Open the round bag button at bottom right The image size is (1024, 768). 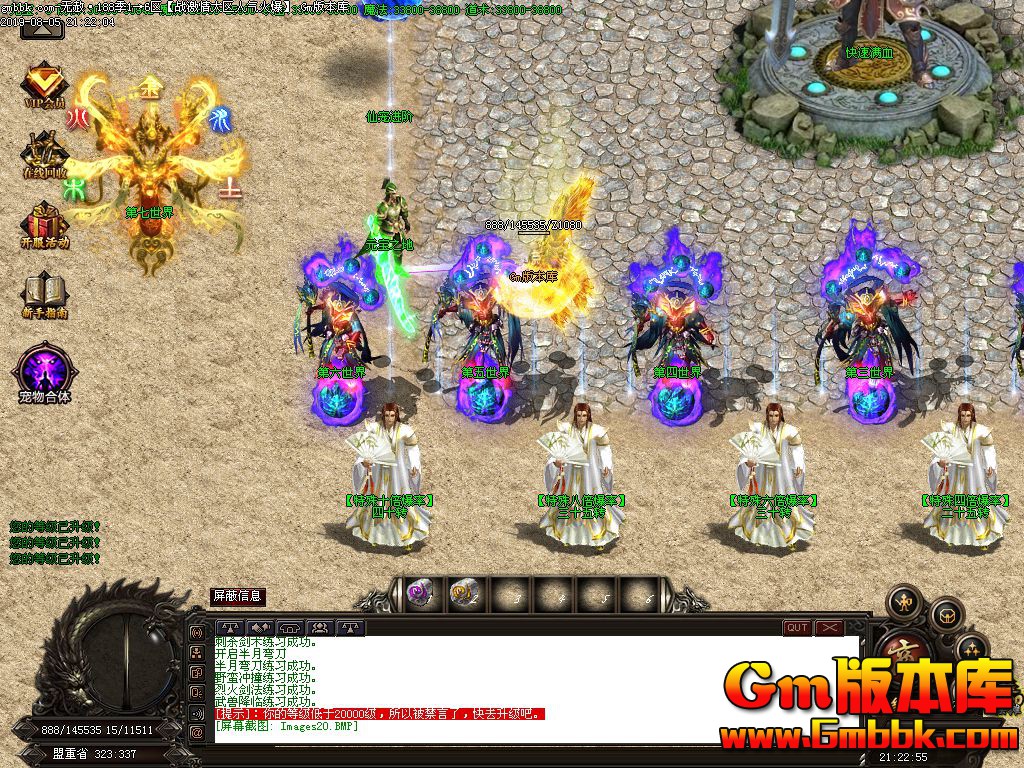click(946, 613)
